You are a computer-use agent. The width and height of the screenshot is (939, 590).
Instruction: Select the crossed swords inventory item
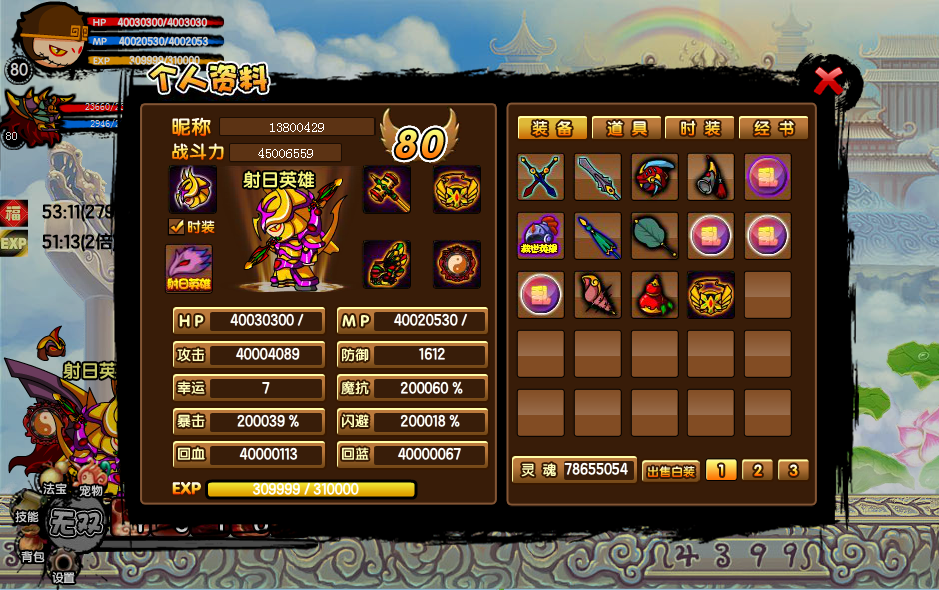click(541, 177)
